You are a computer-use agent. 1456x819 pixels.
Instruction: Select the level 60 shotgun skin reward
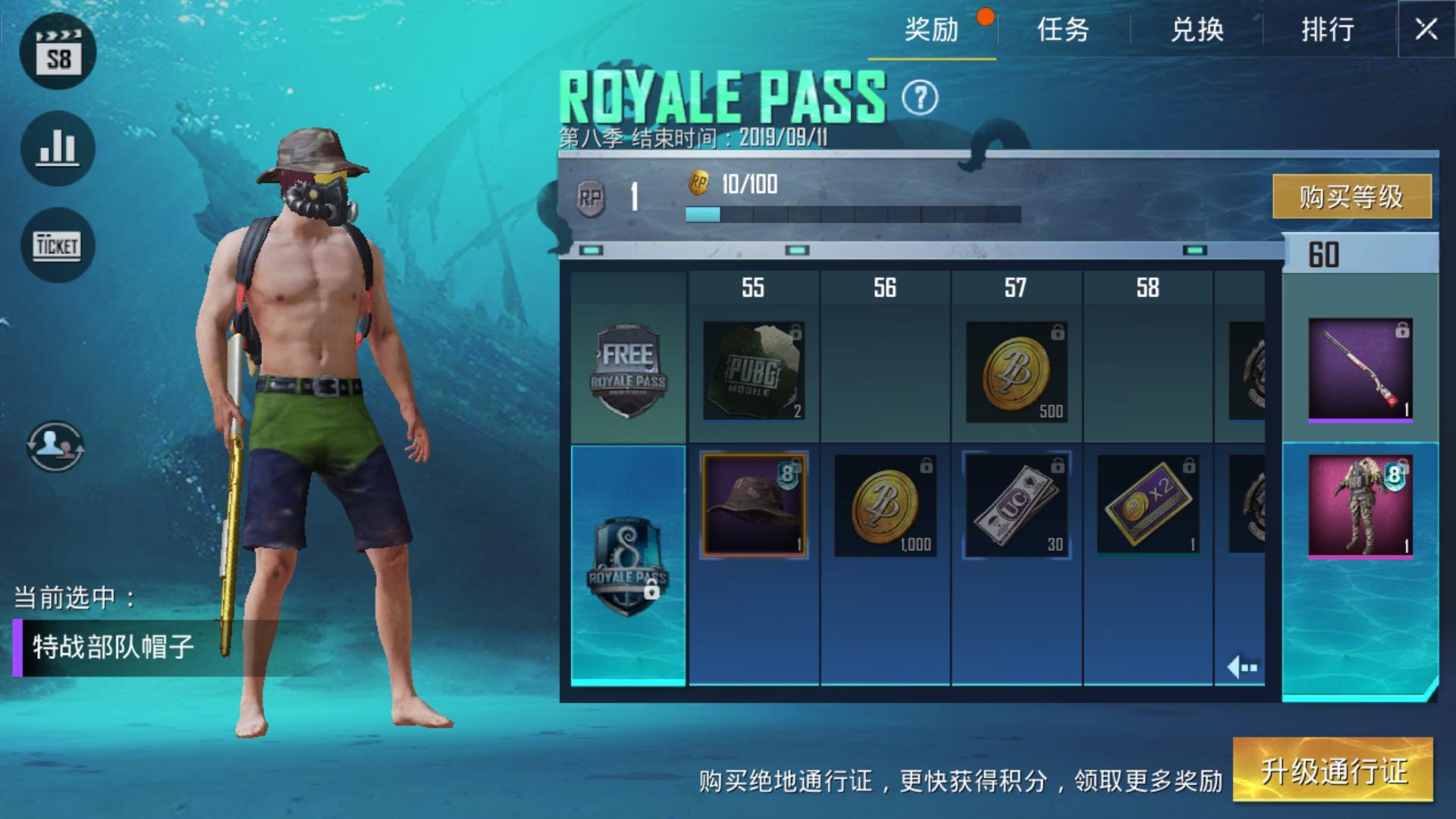[x=1360, y=369]
